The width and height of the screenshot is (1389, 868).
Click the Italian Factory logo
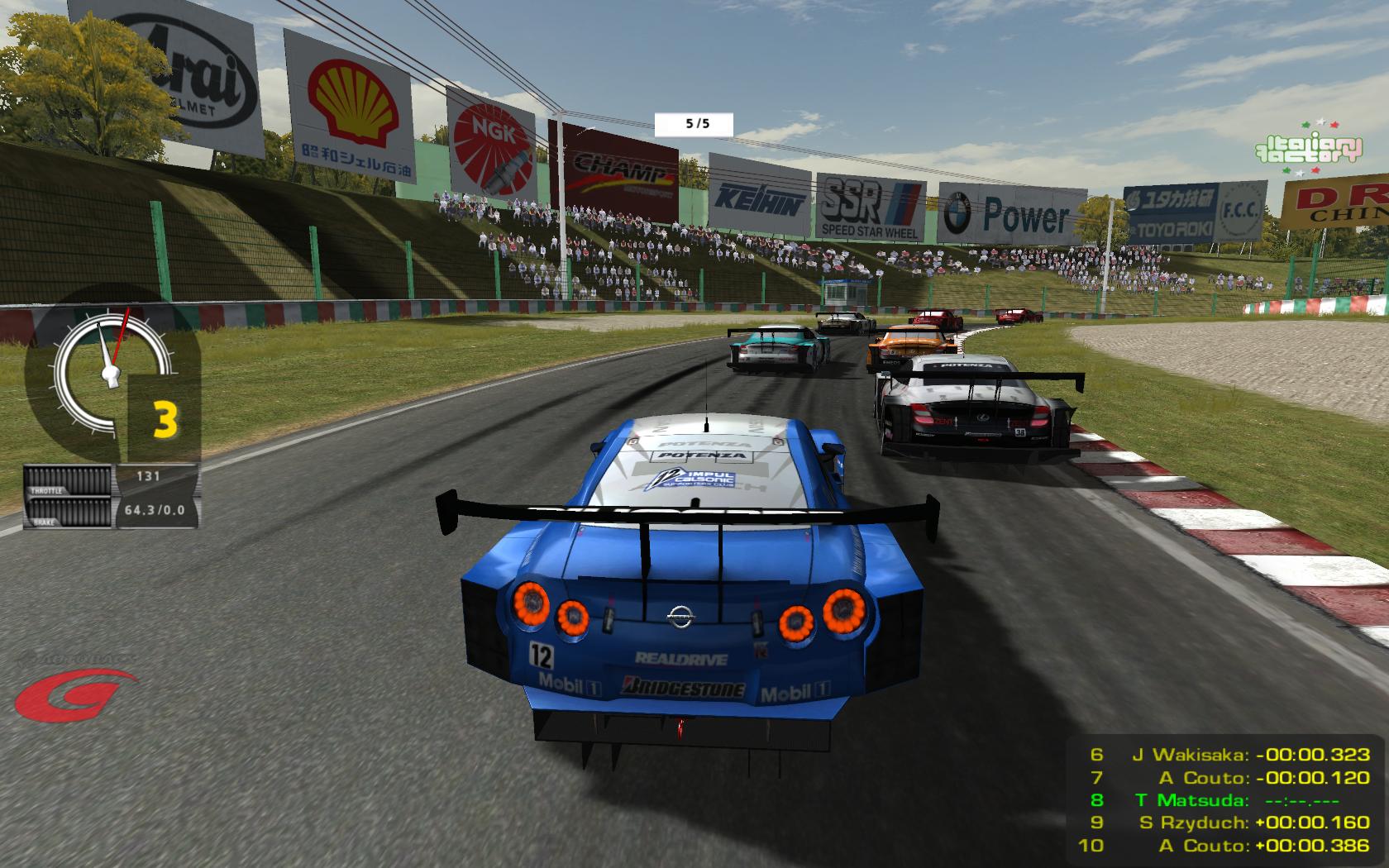pyautogui.click(x=1307, y=148)
